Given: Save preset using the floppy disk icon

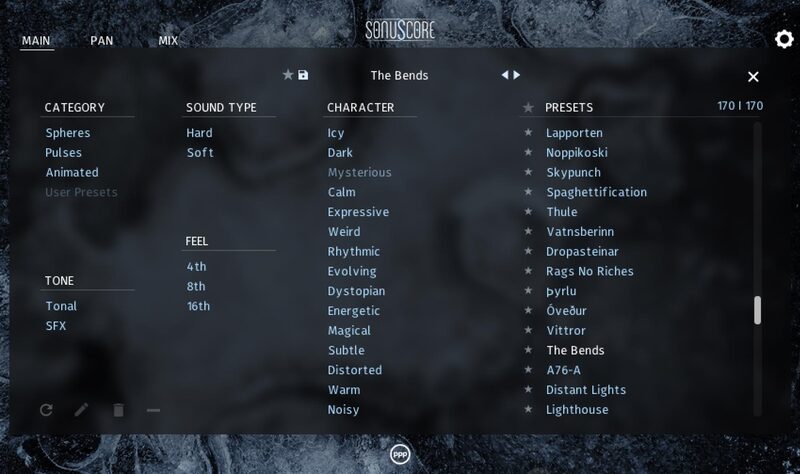Looking at the screenshot, I should pos(304,75).
